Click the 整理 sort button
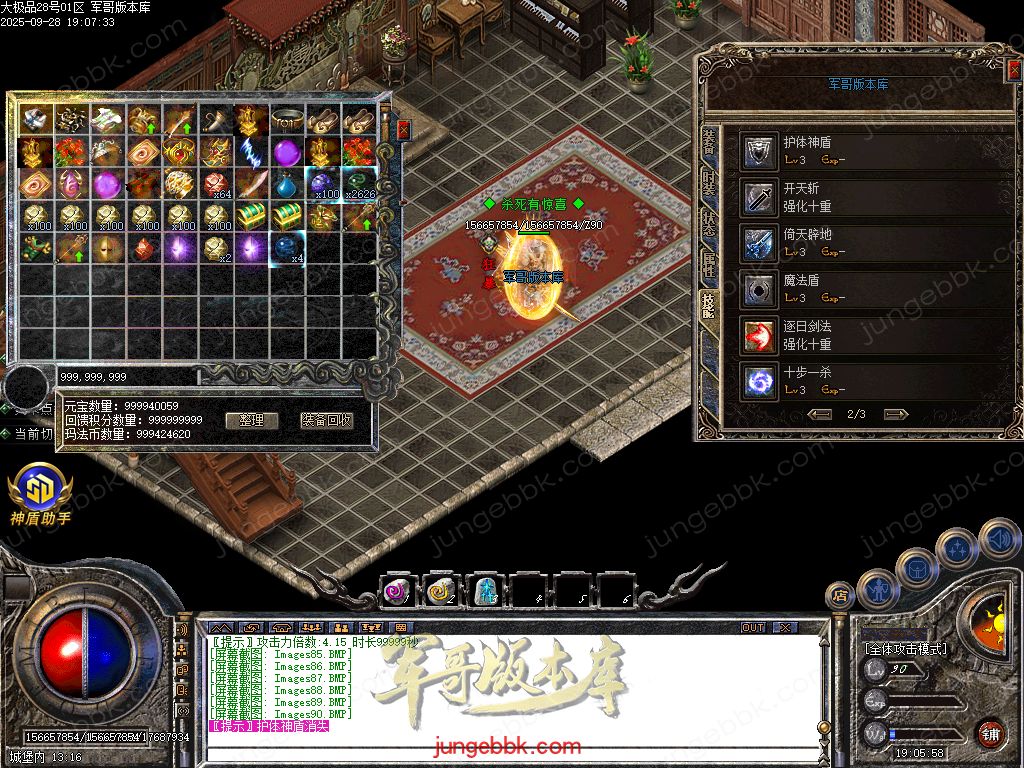Image resolution: width=1024 pixels, height=768 pixels. tap(251, 420)
